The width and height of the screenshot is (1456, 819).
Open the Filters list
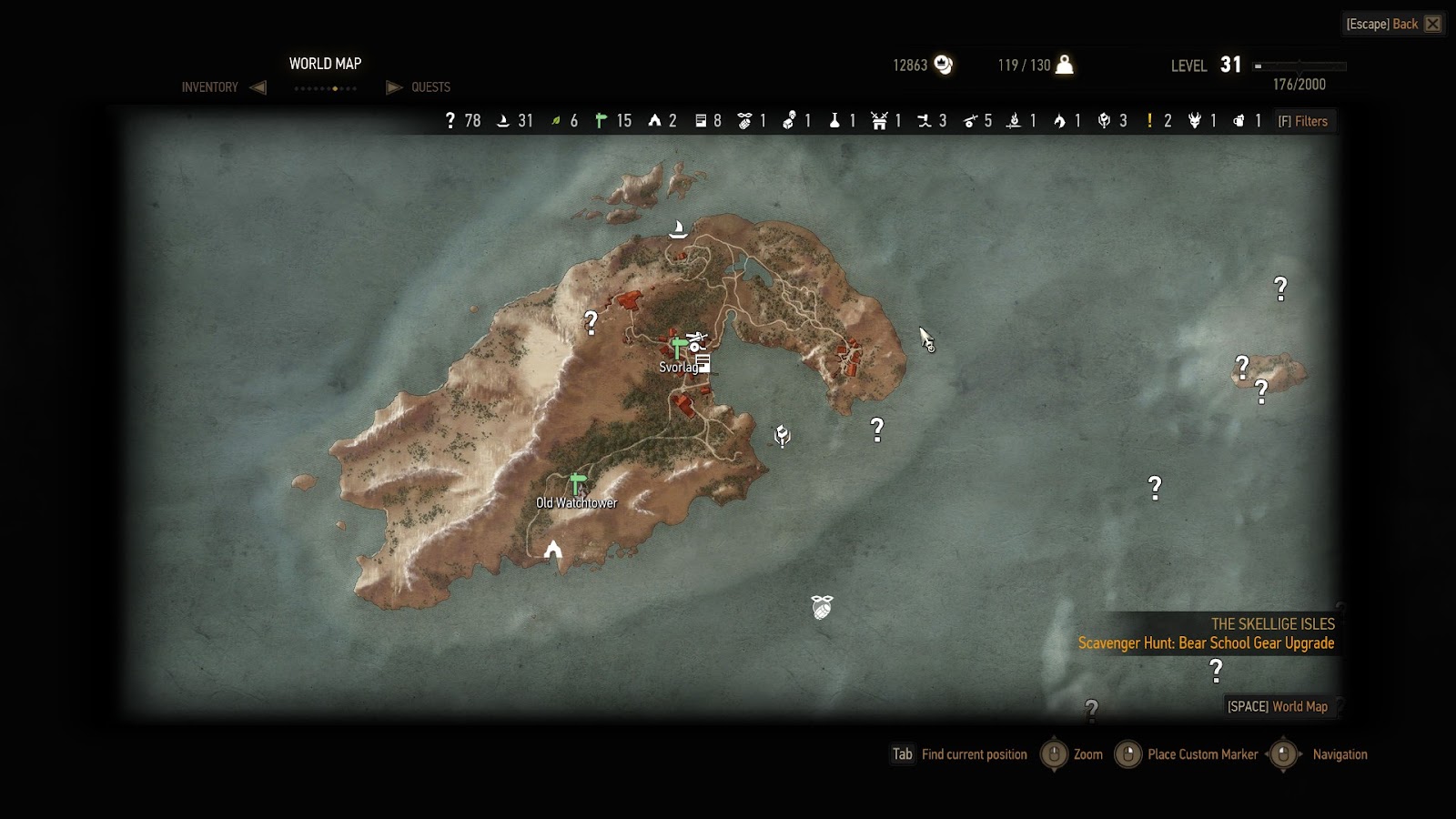click(1303, 121)
